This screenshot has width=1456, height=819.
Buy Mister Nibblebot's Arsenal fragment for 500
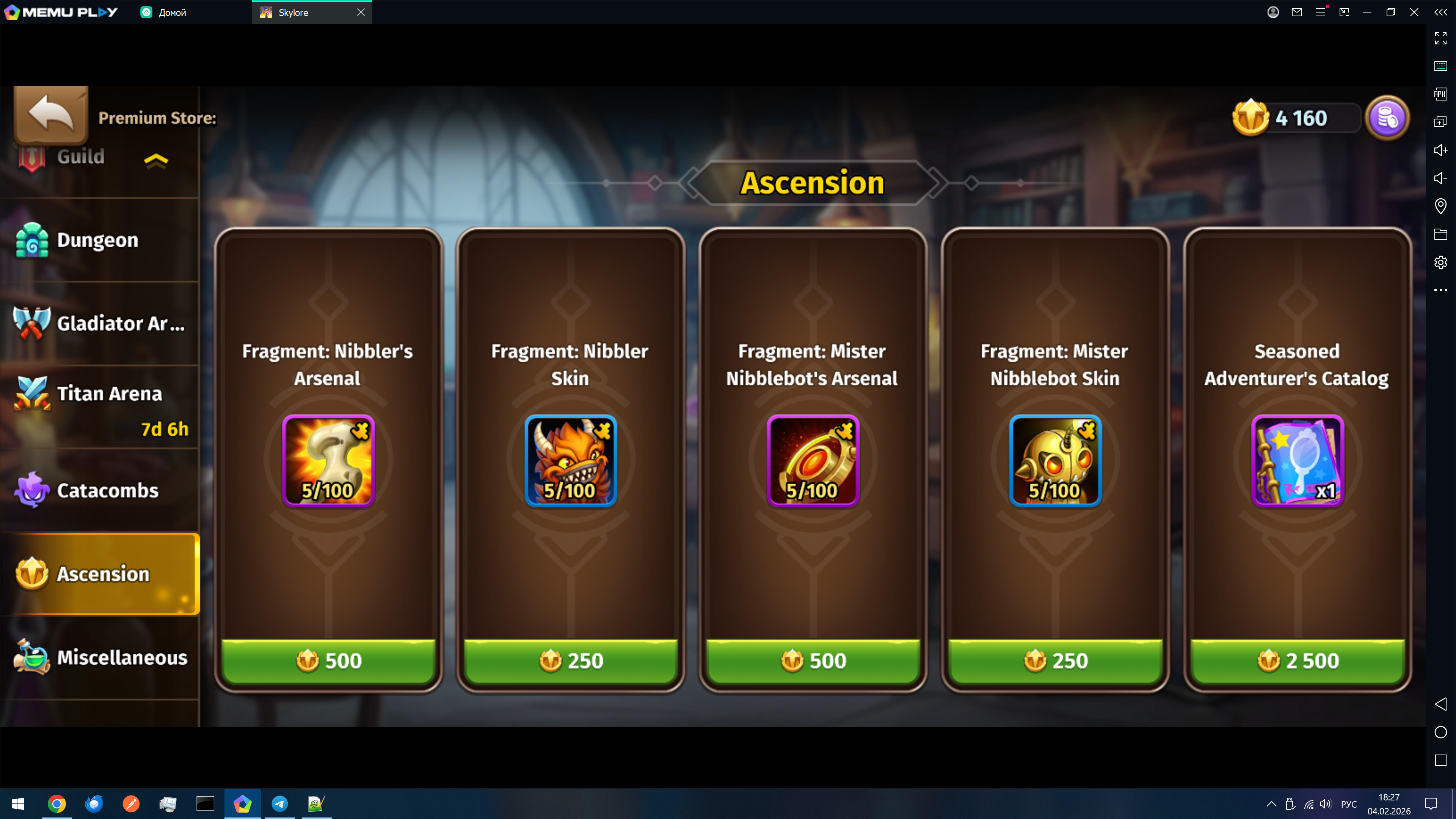point(813,660)
